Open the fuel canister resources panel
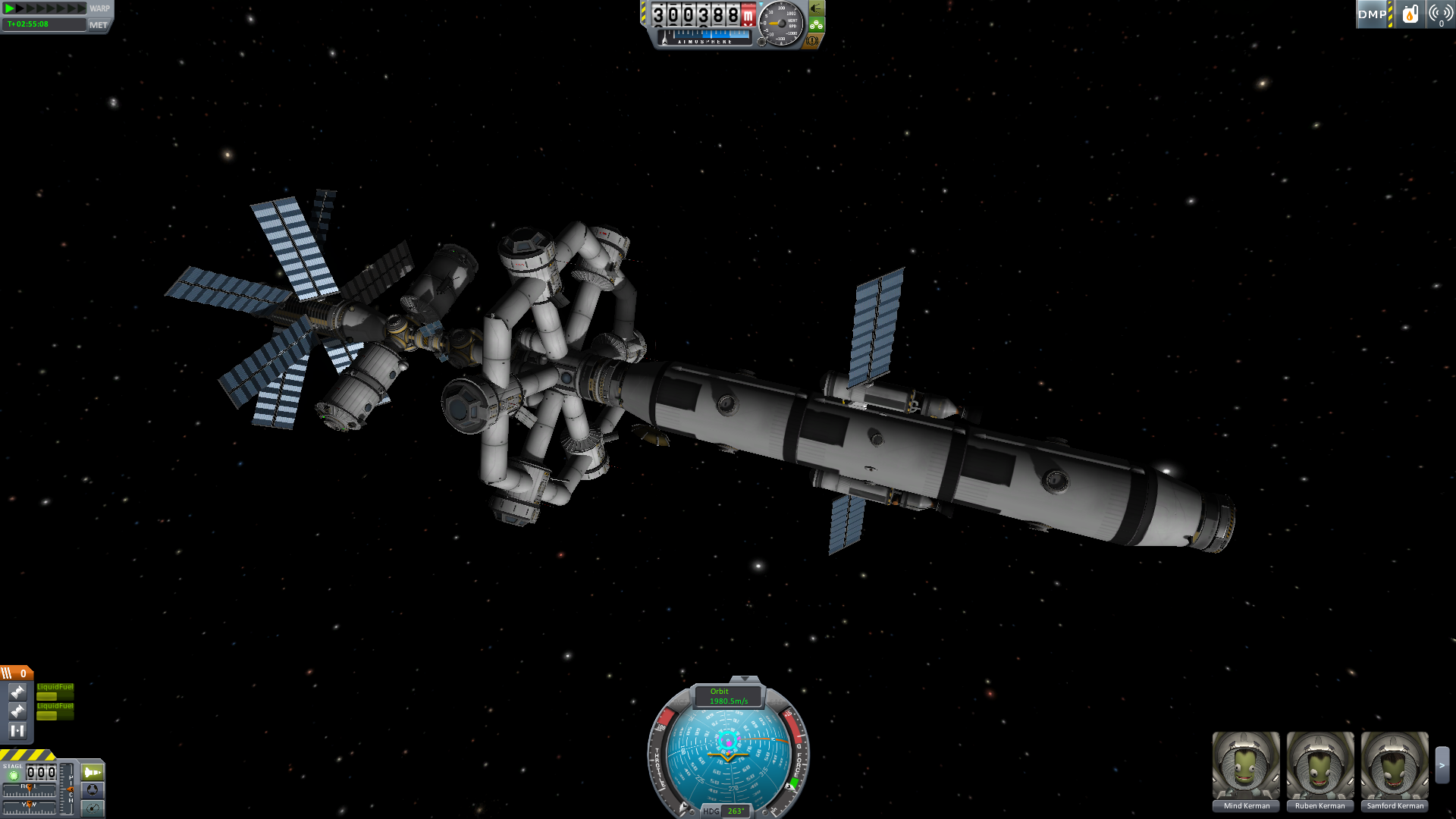This screenshot has height=819, width=1456. pos(1410,14)
